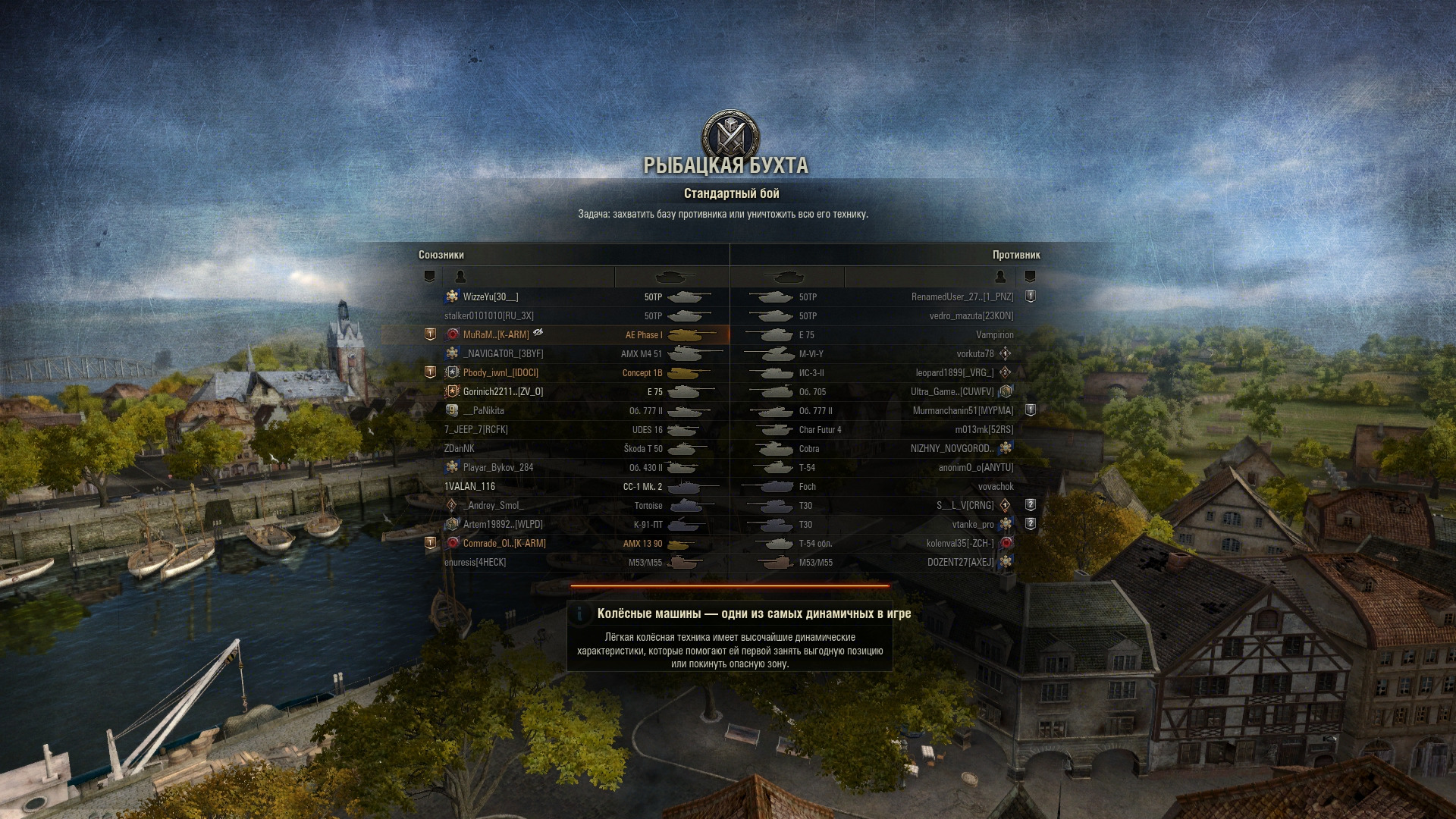Select enemy RenamedUser_27..[1_PNZ]
The height and width of the screenshot is (819, 1456).
click(962, 297)
